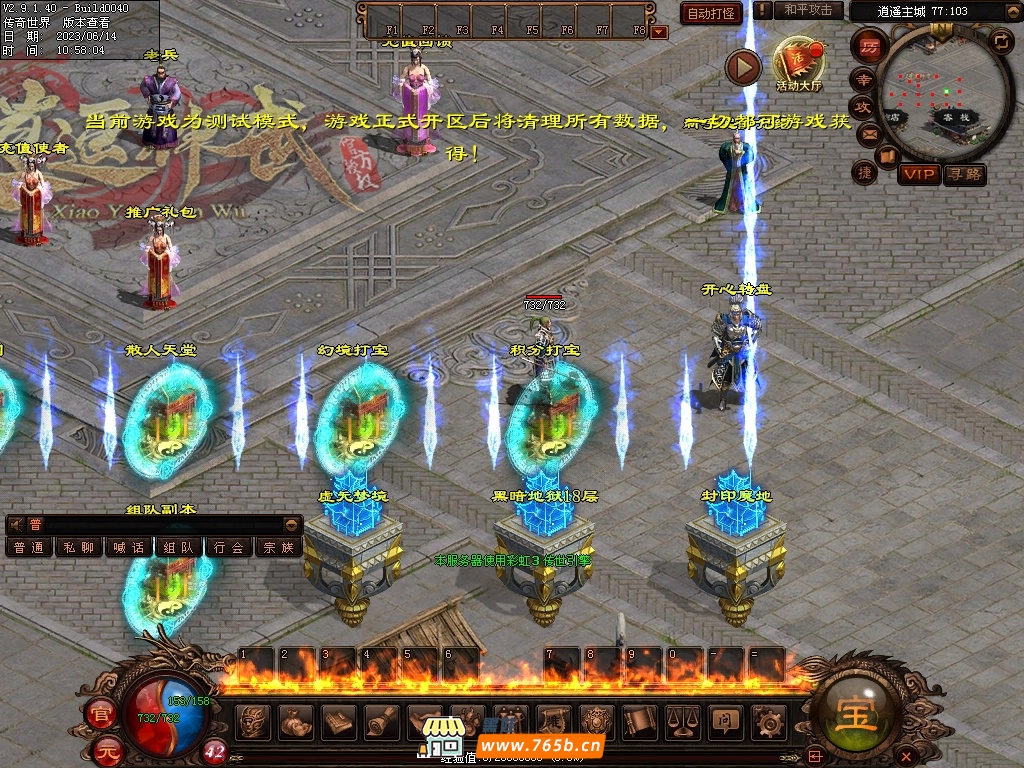Screen dimensions: 1024x768
Task: Click the minimap refresh arrows button
Action: [1001, 41]
